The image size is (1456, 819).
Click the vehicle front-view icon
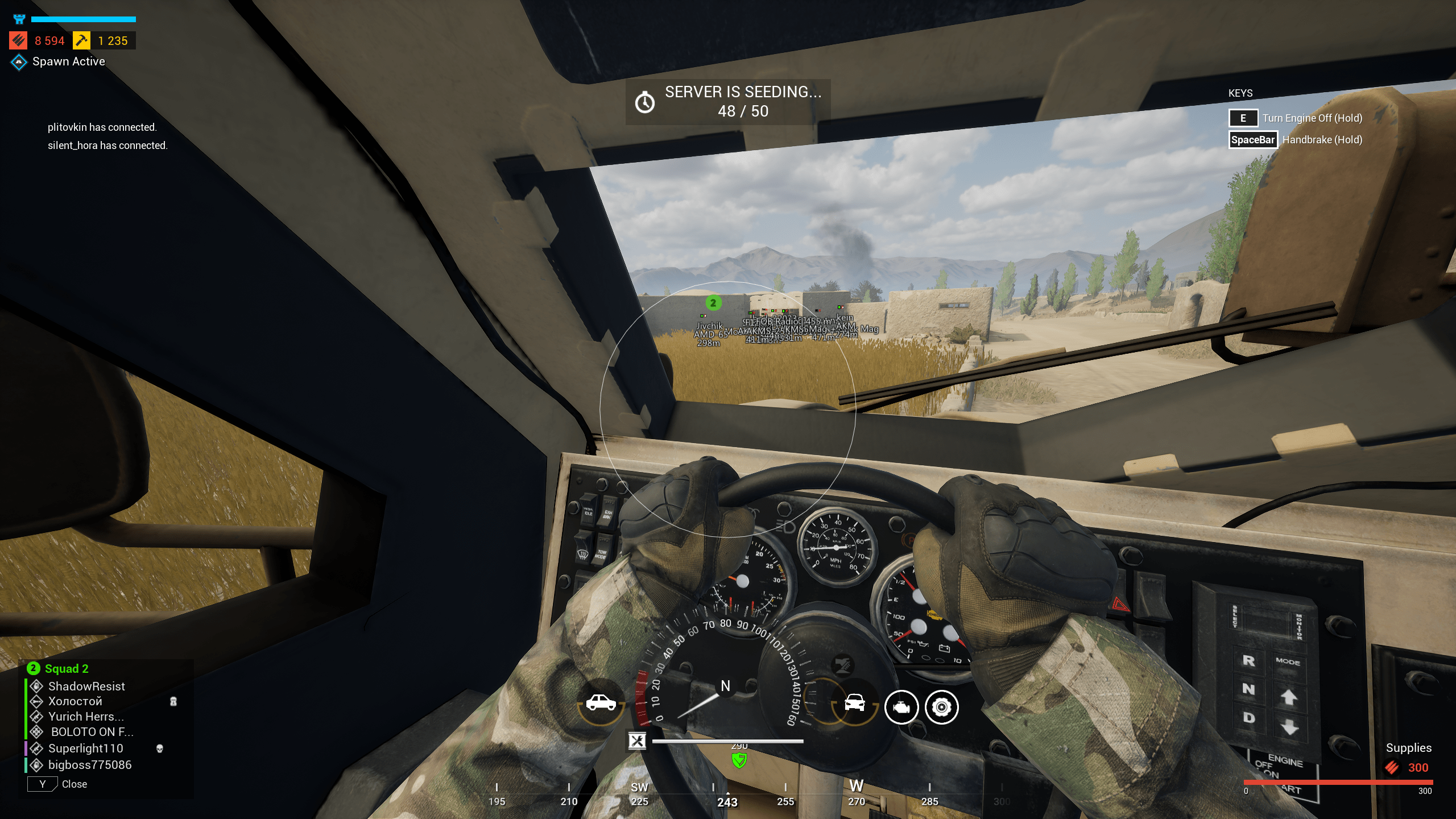pos(854,704)
